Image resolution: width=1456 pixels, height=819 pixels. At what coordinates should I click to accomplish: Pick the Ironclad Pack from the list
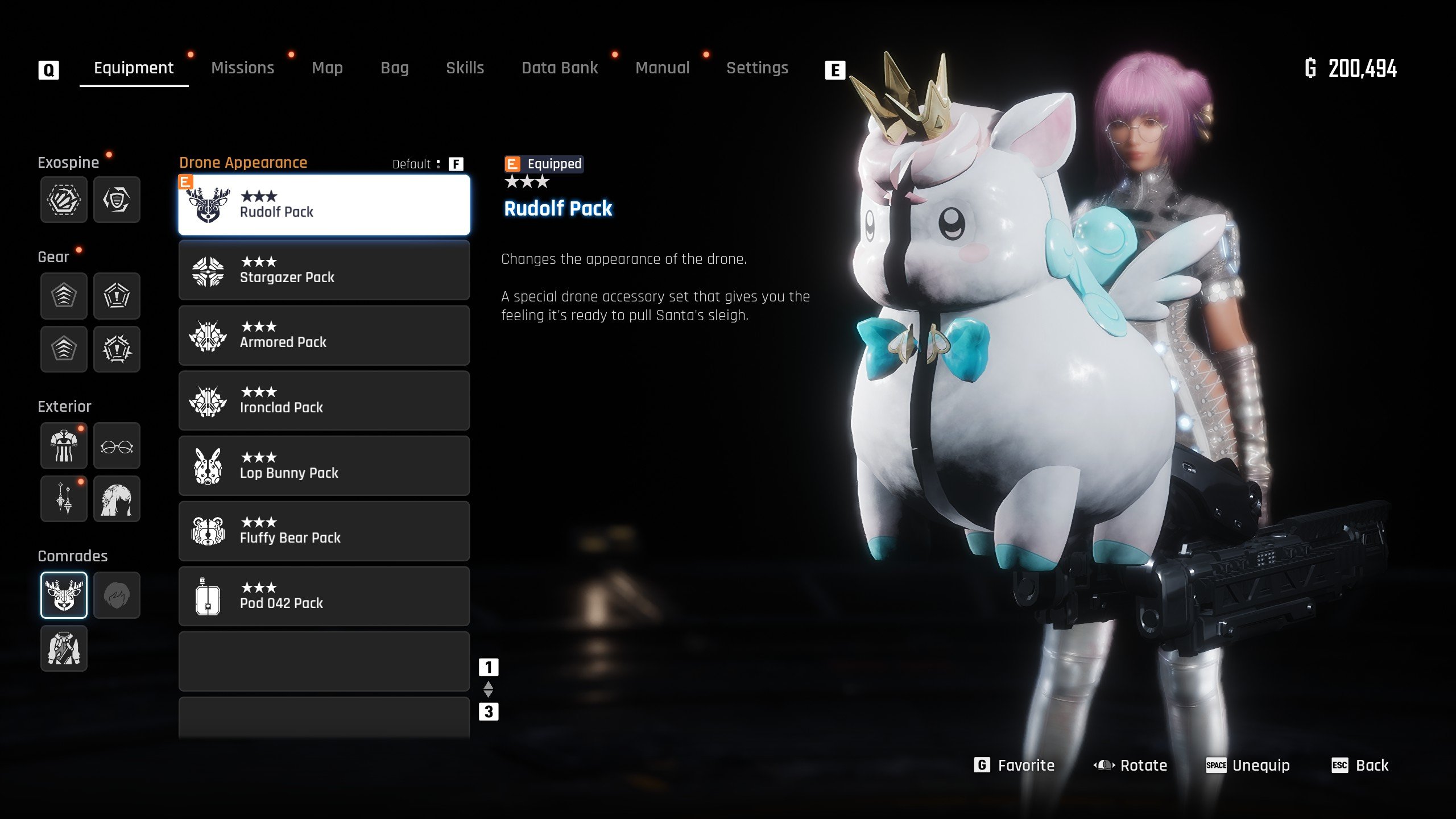click(x=324, y=401)
